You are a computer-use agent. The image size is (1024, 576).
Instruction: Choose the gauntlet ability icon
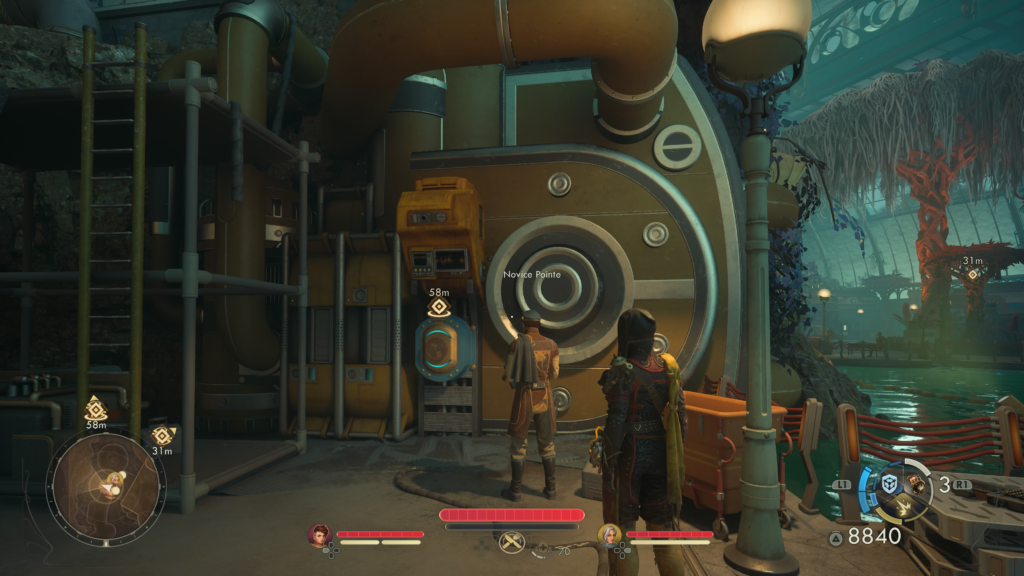(x=917, y=484)
